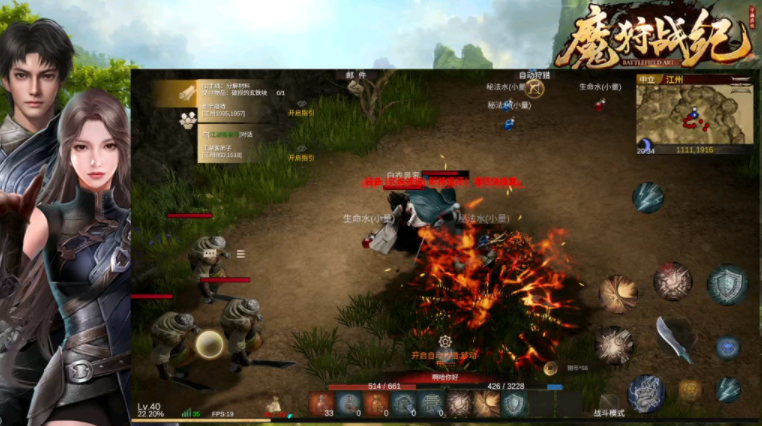
Task: Open the mail (邮件) button
Action: coord(355,75)
